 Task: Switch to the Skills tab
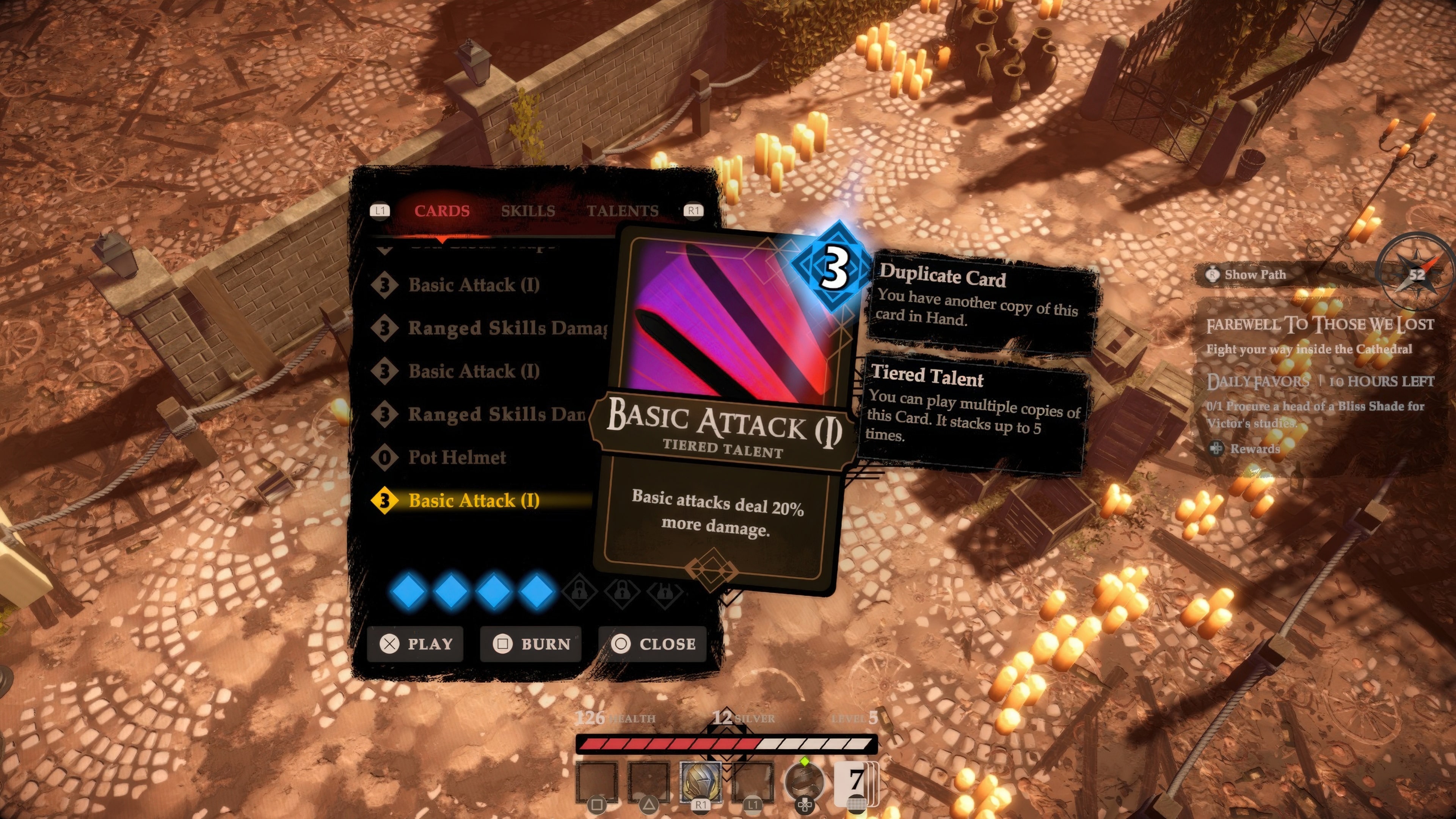529,211
